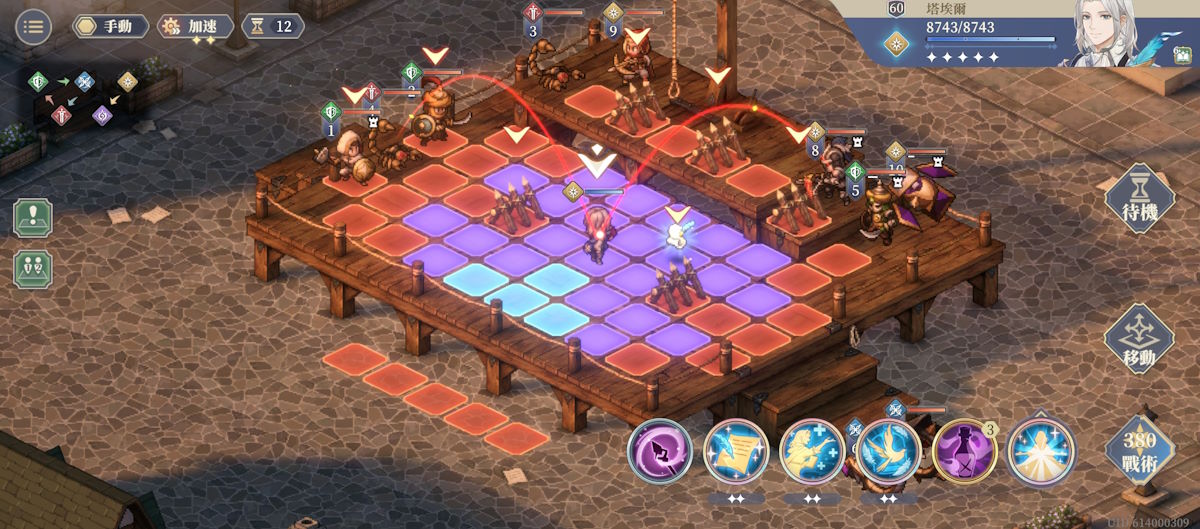Choose the 移動 move command
The image size is (1200, 529).
tap(1138, 341)
